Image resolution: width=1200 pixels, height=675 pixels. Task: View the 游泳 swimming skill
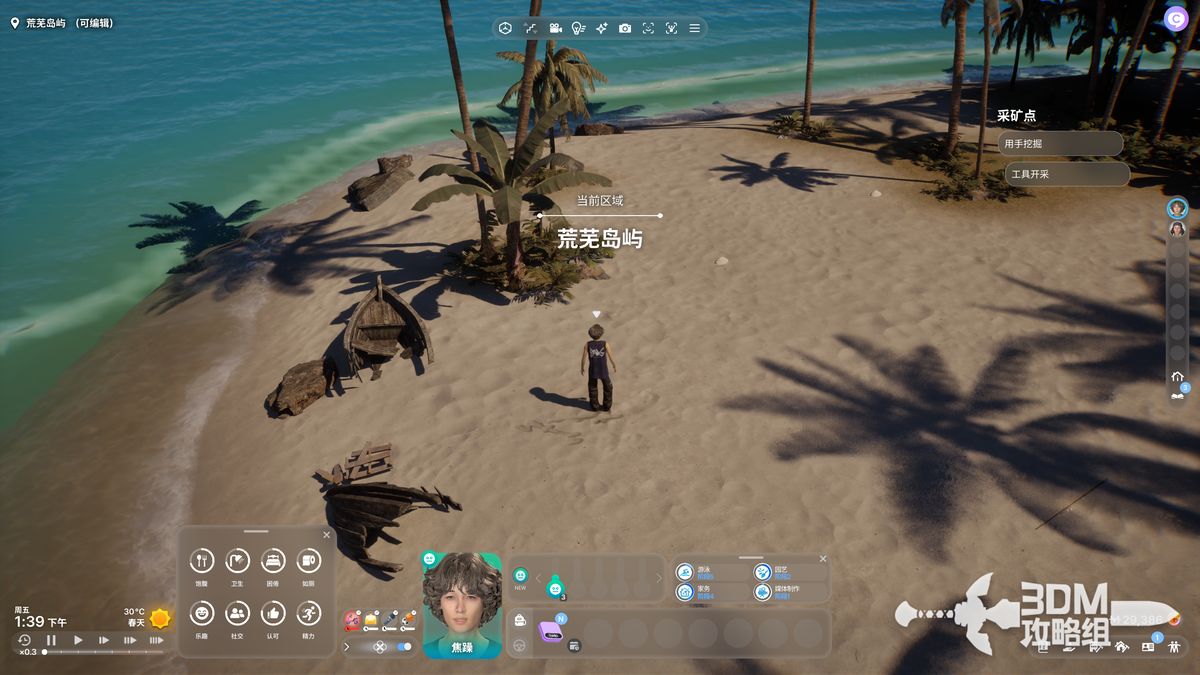tap(686, 572)
